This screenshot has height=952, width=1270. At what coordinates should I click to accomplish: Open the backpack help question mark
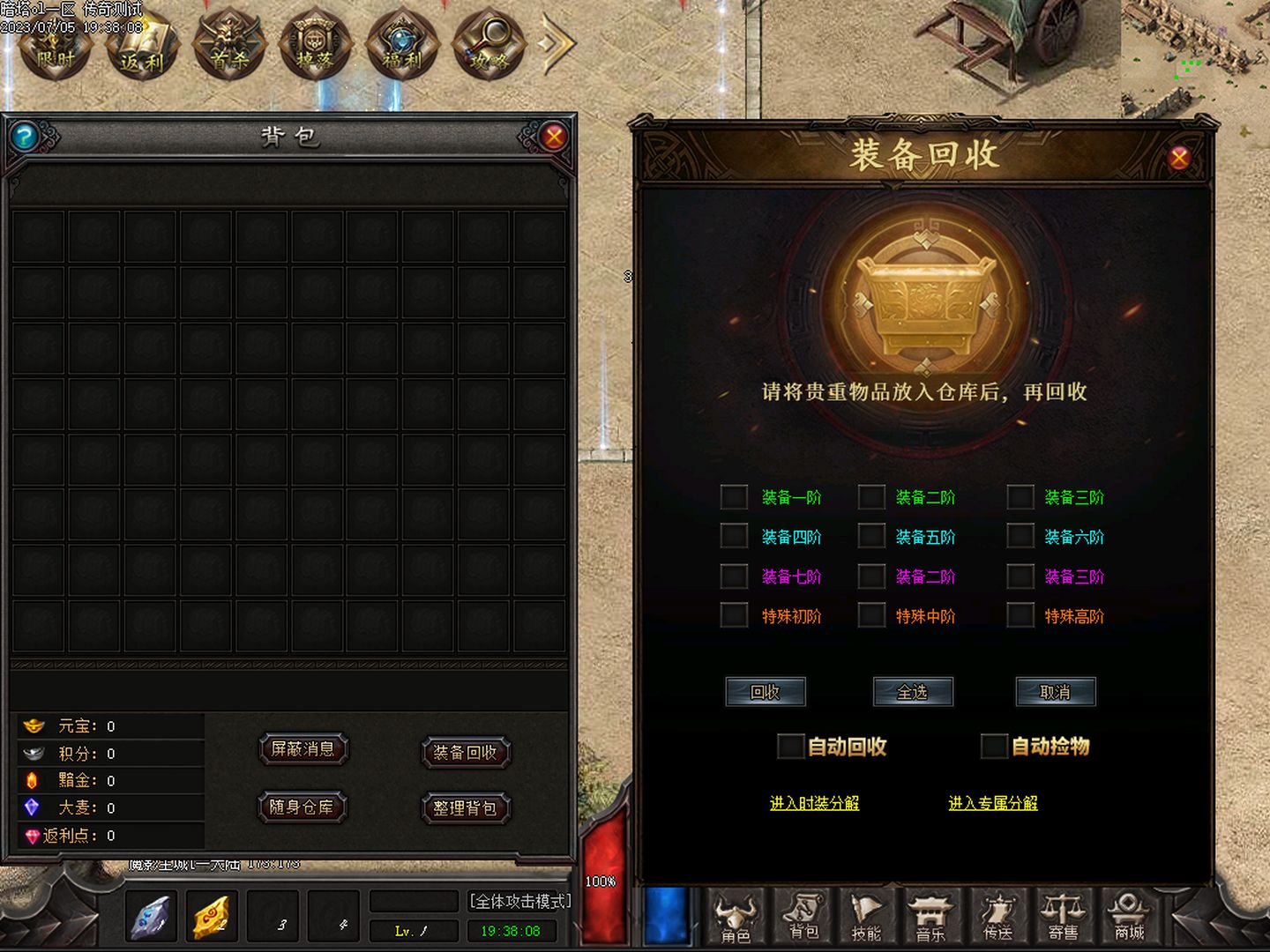coord(25,137)
